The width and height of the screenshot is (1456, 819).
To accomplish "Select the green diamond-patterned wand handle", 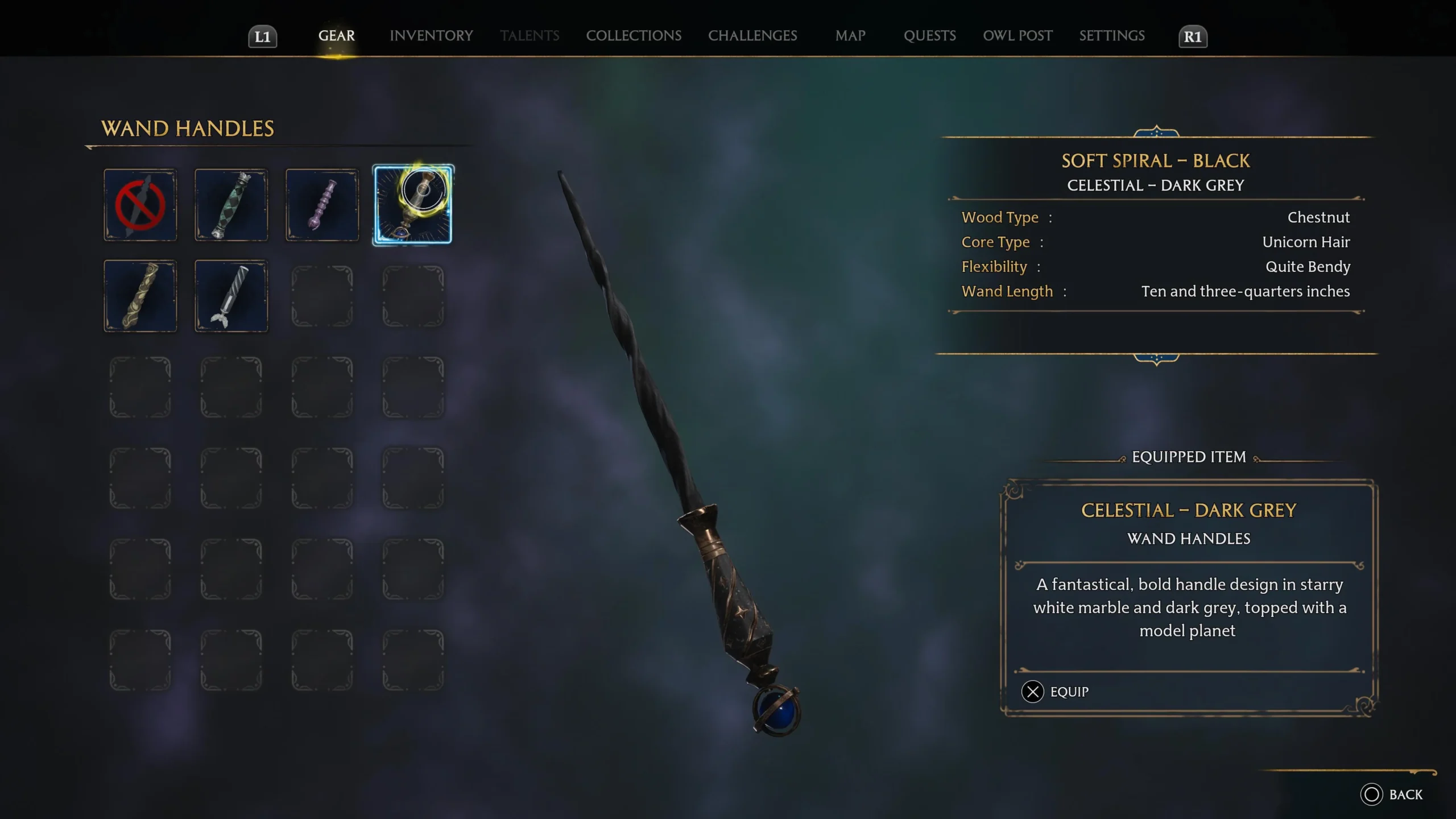I will (x=231, y=205).
